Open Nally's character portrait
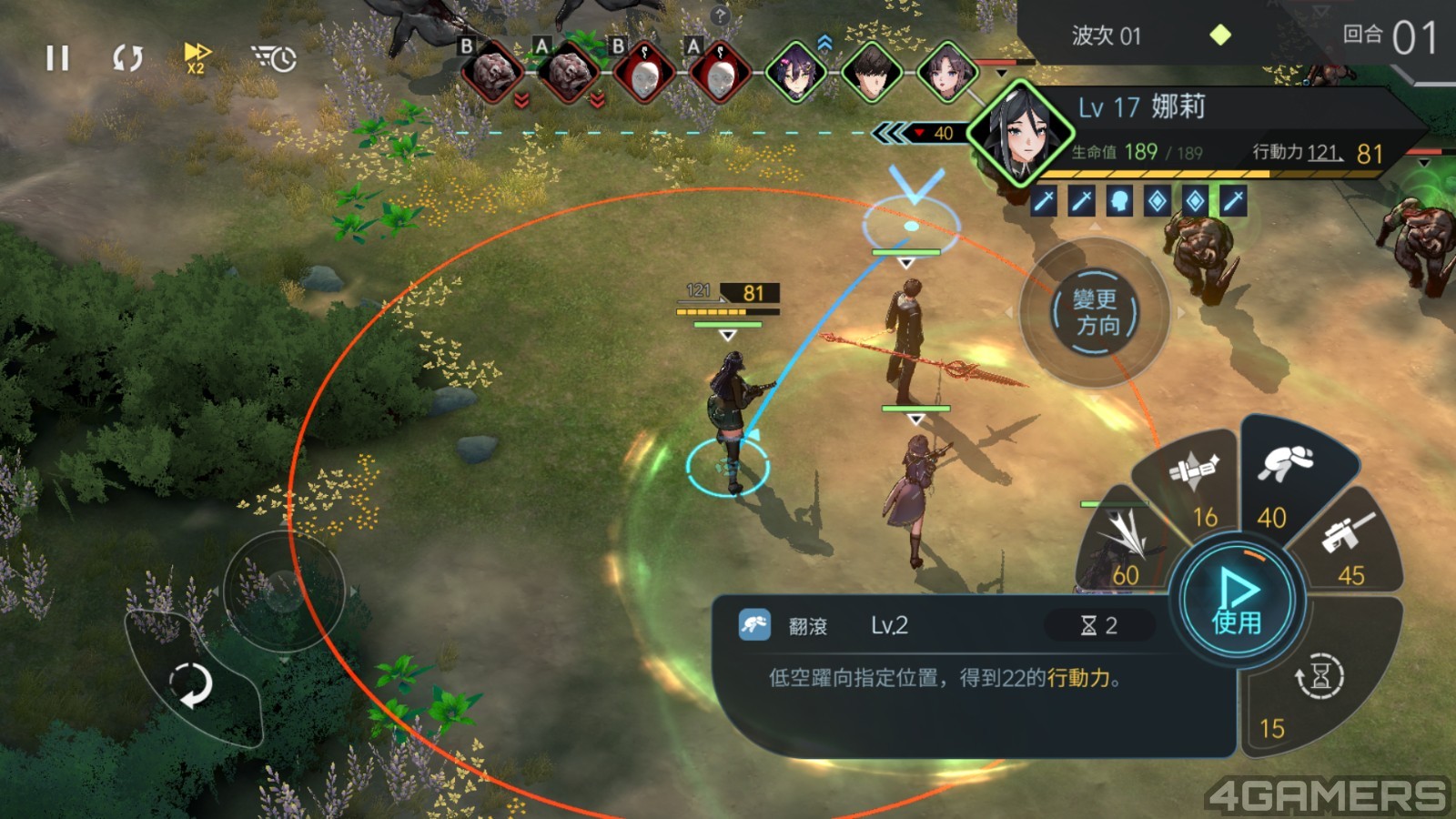1456x819 pixels. point(1019,133)
